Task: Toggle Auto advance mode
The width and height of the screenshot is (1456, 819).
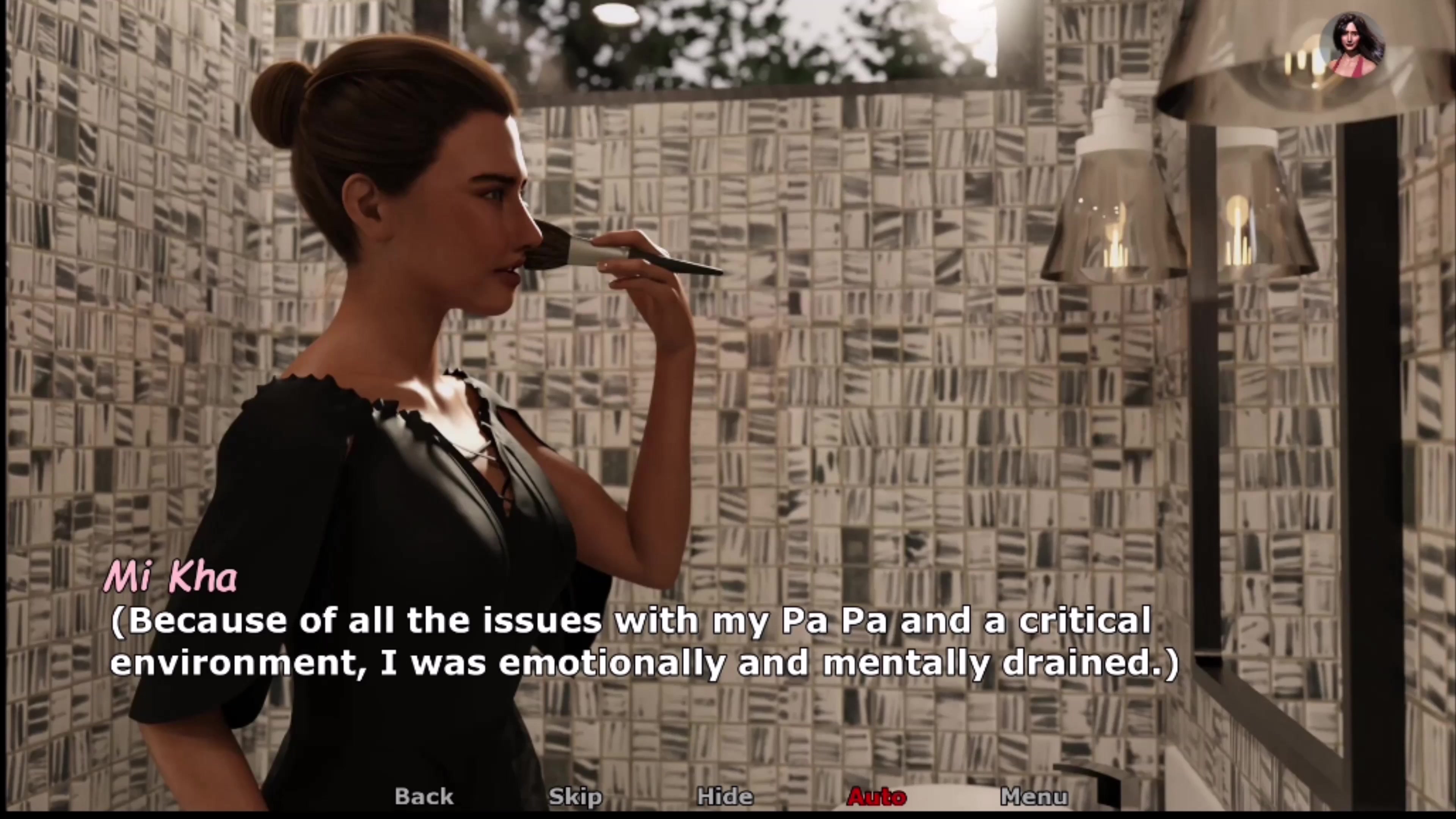Action: [x=877, y=796]
